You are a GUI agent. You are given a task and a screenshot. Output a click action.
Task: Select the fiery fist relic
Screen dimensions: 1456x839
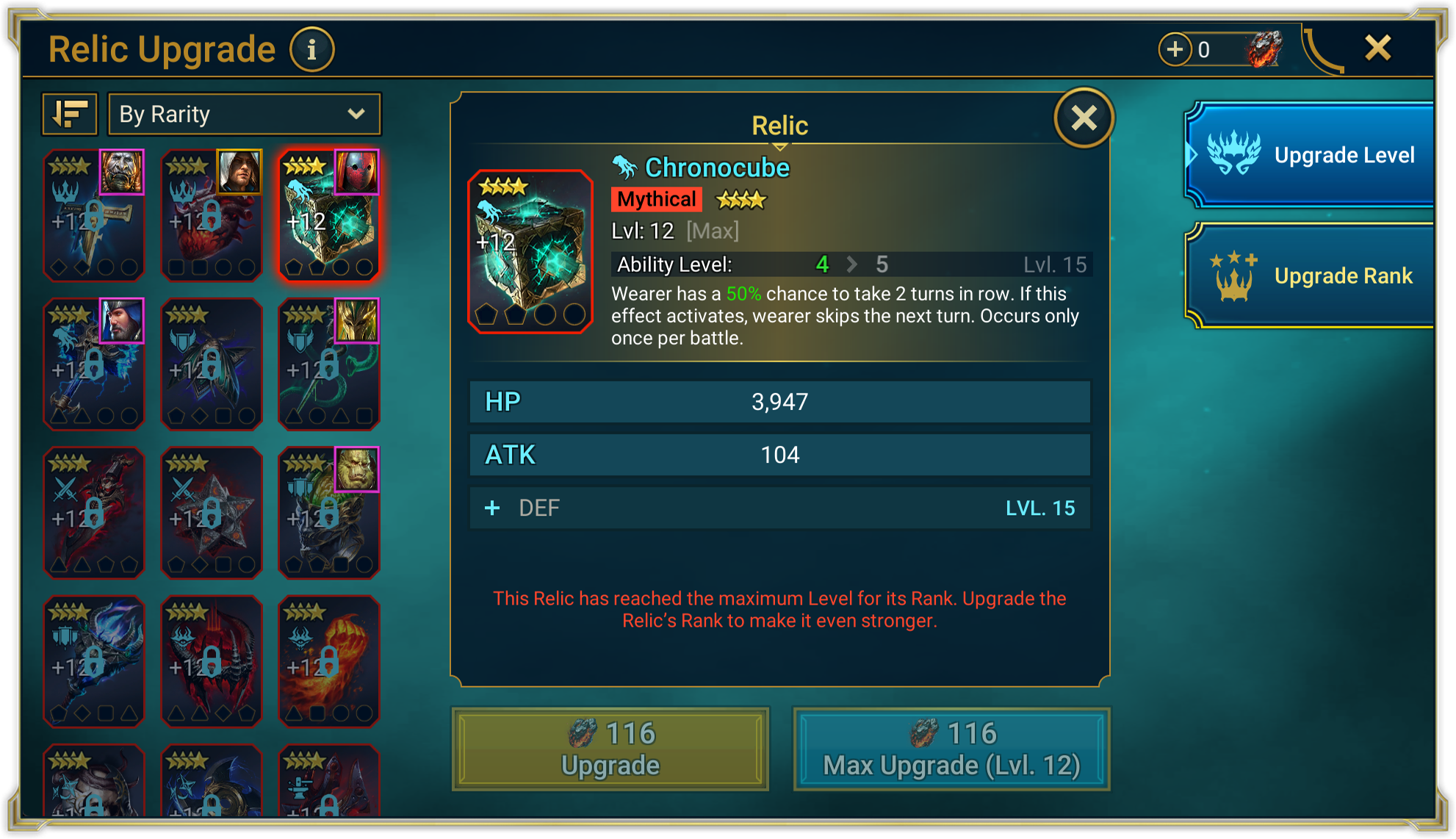(329, 661)
